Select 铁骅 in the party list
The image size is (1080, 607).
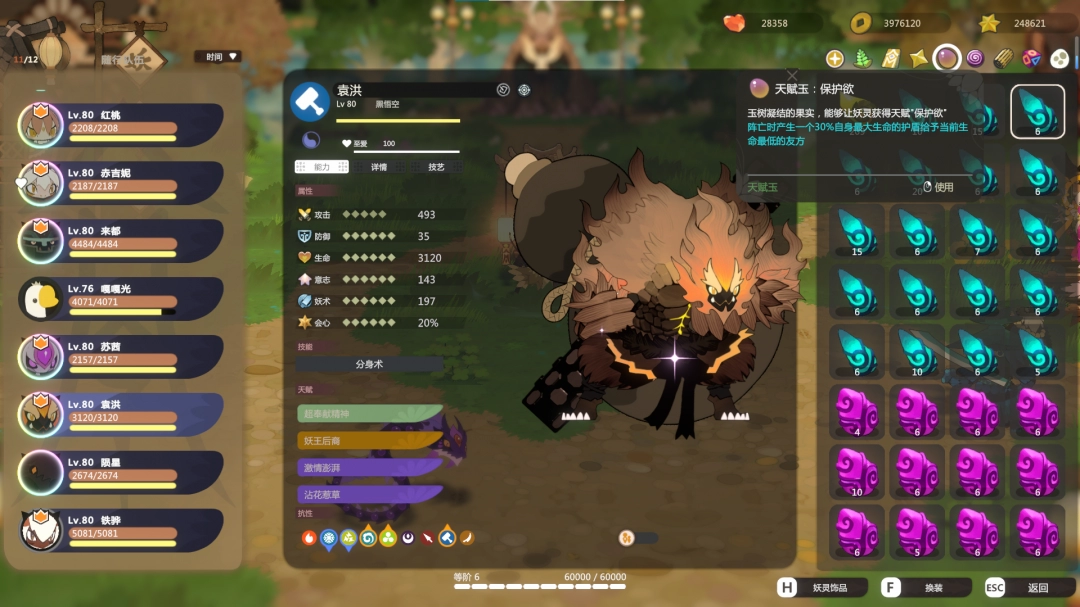coord(120,530)
